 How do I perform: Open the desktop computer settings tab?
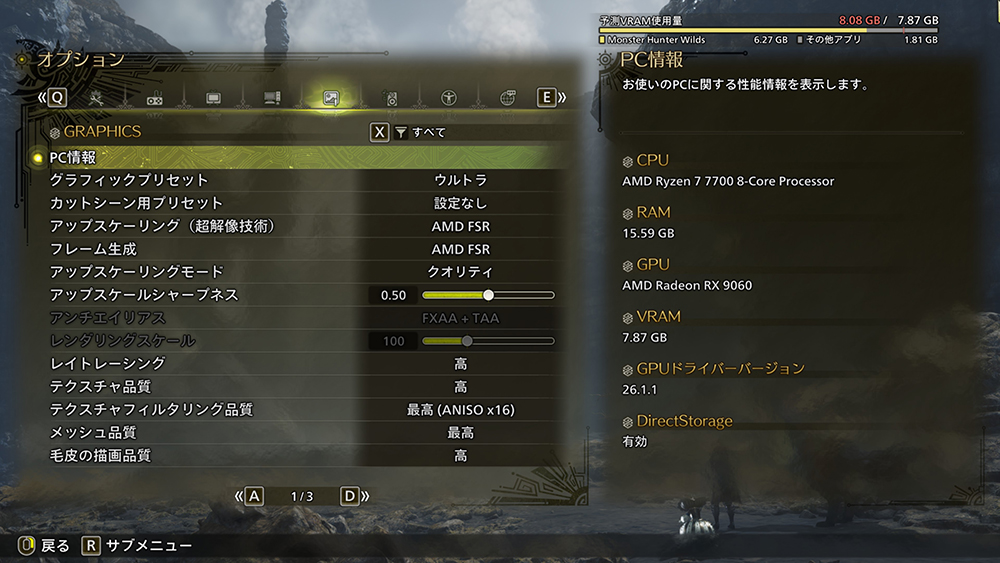pyautogui.click(x=271, y=98)
